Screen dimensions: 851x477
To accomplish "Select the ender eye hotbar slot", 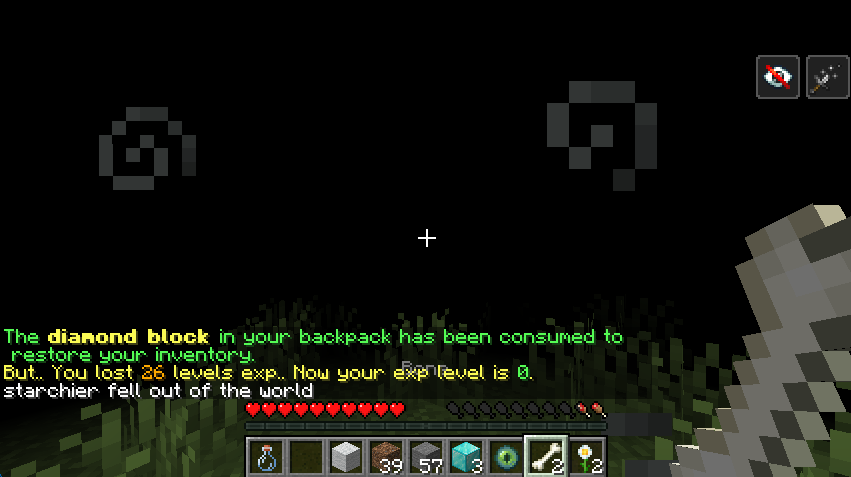I will (x=505, y=457).
